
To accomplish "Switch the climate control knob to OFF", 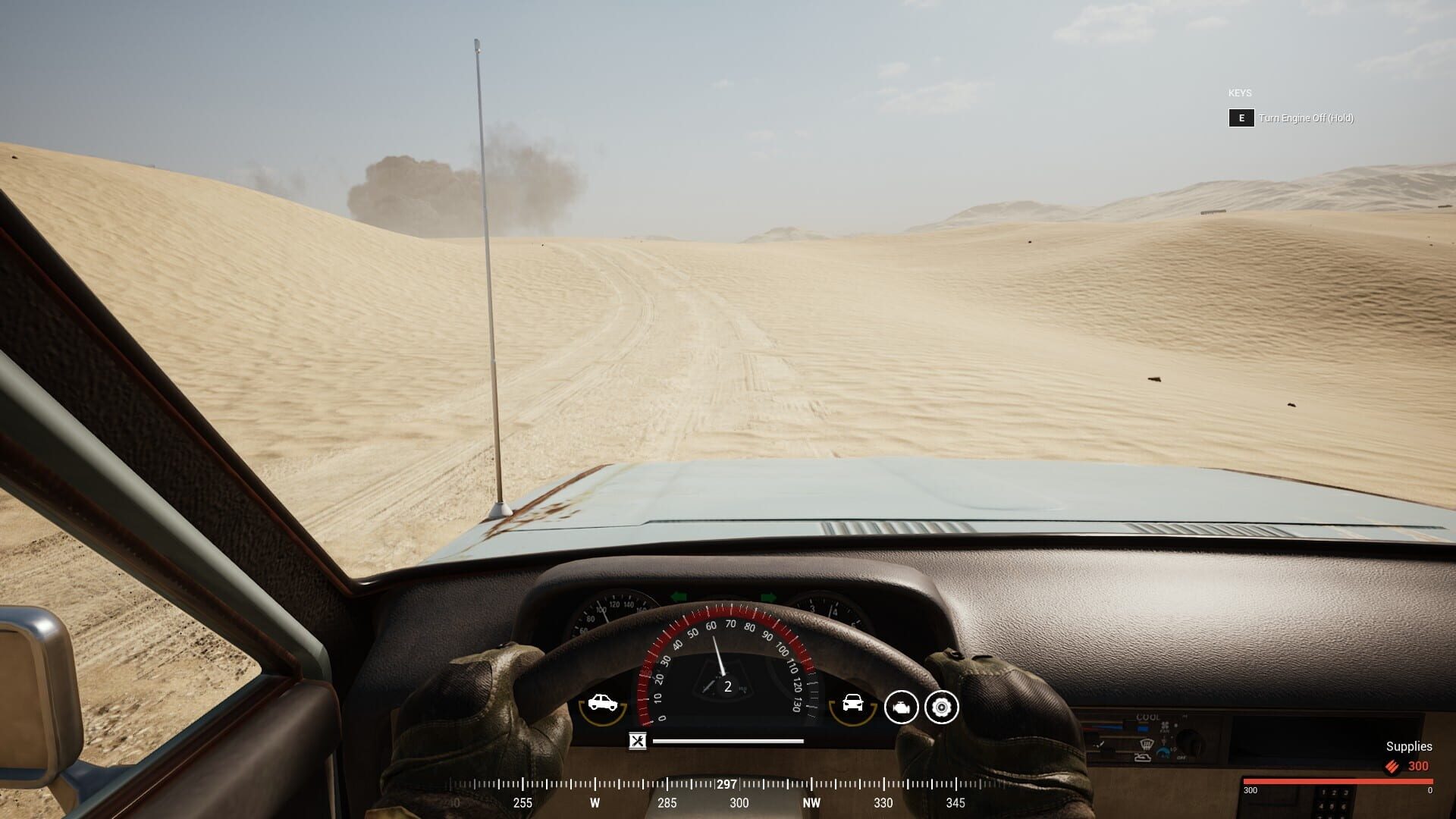I will (1181, 758).
